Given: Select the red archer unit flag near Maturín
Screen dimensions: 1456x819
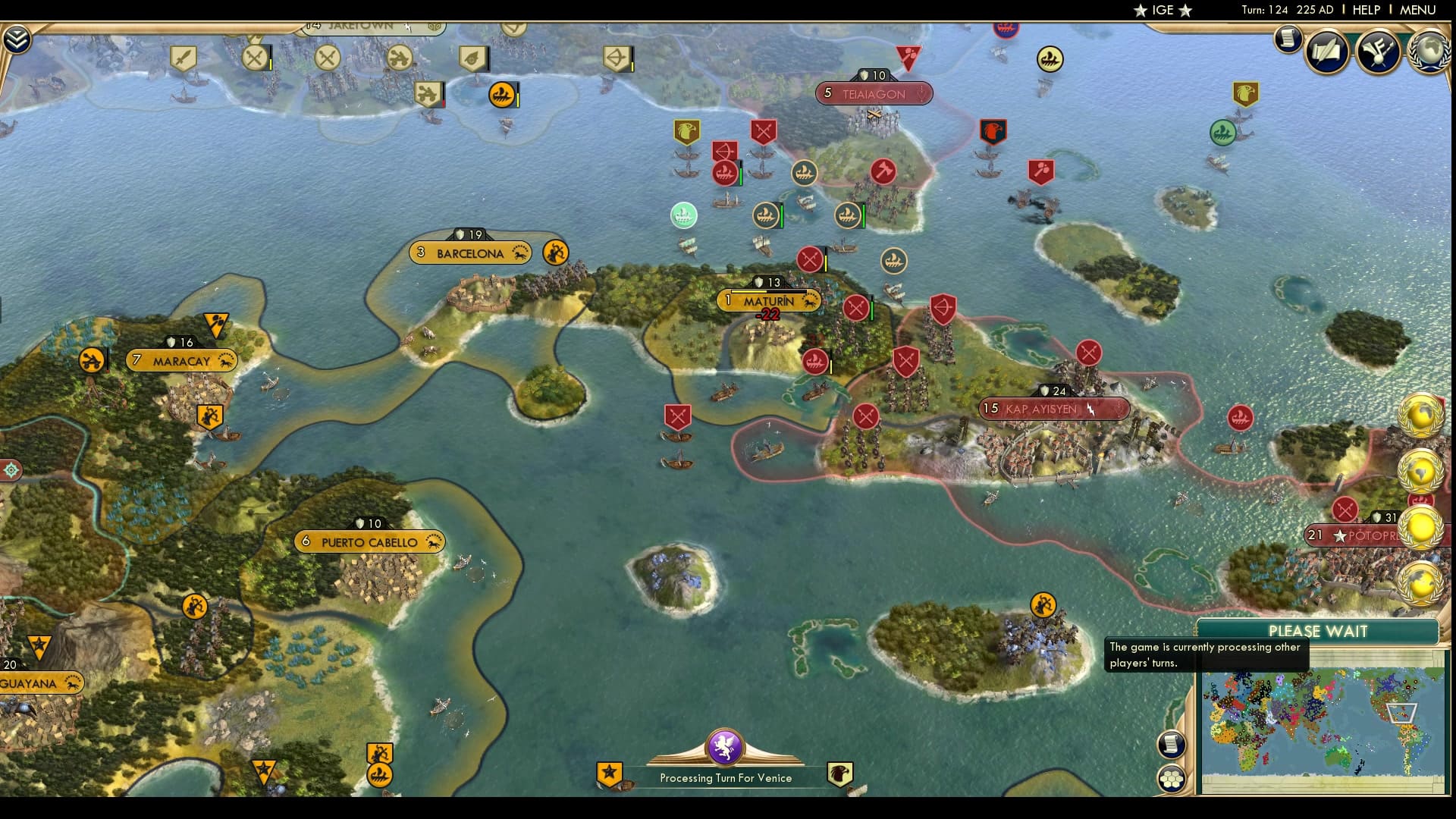Looking at the screenshot, I should [942, 309].
